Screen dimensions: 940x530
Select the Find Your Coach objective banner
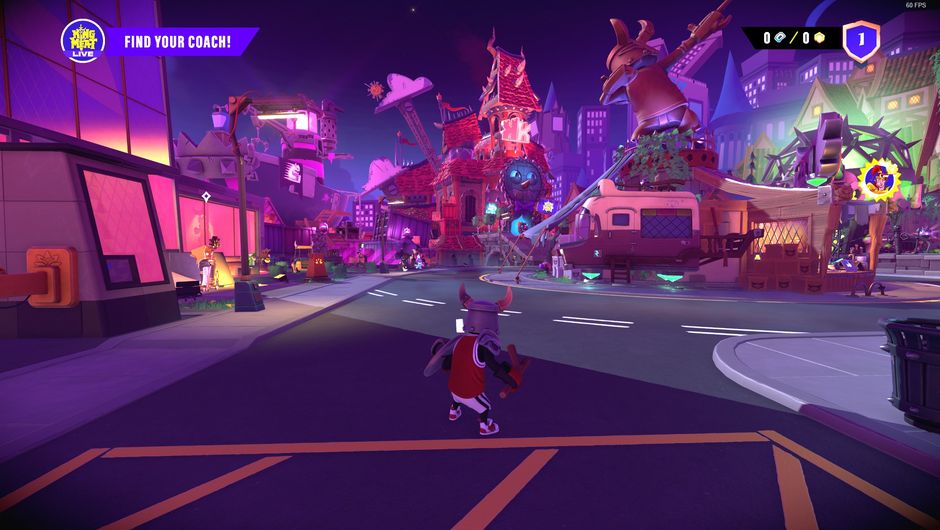pyautogui.click(x=178, y=42)
